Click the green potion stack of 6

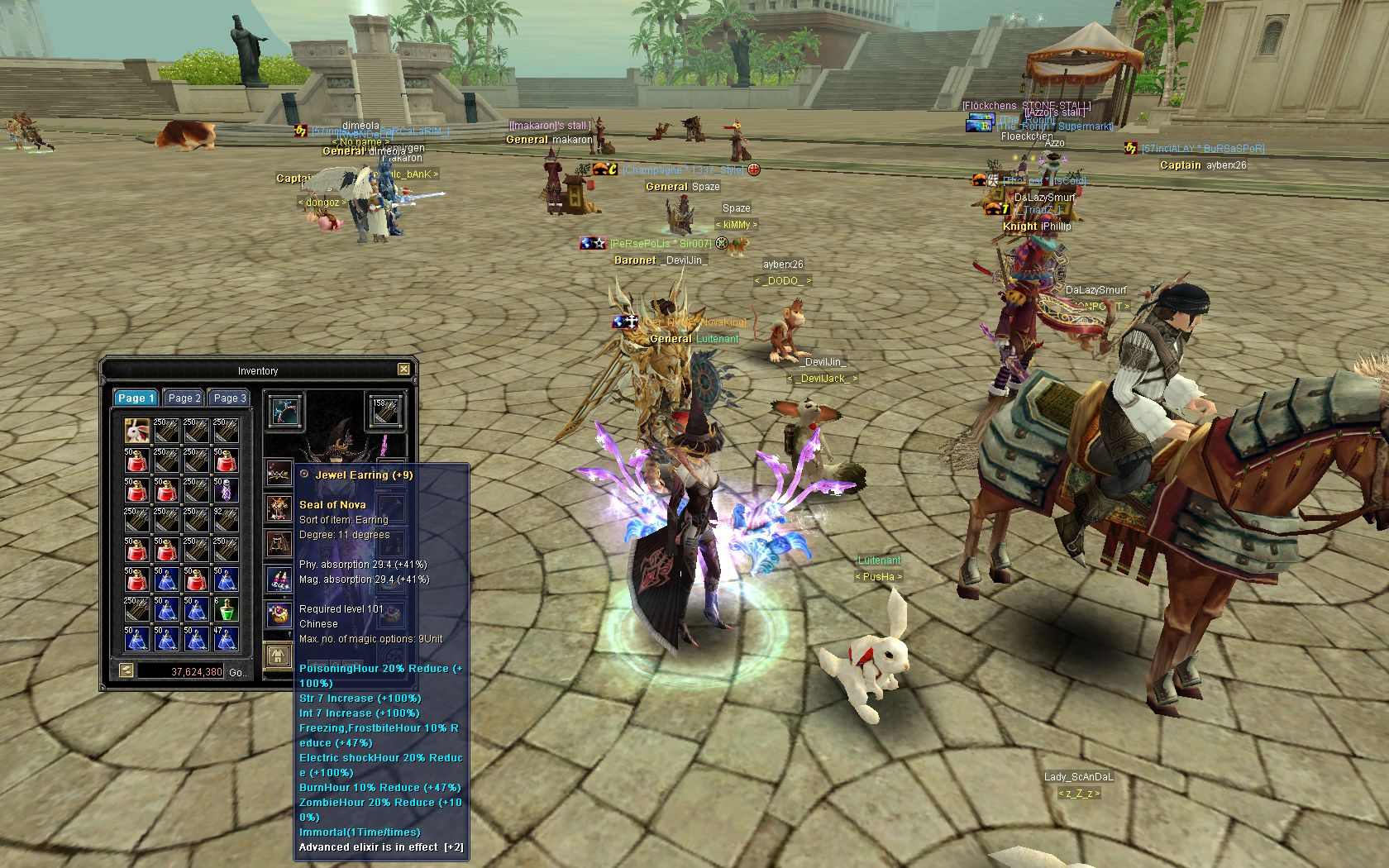point(227,608)
